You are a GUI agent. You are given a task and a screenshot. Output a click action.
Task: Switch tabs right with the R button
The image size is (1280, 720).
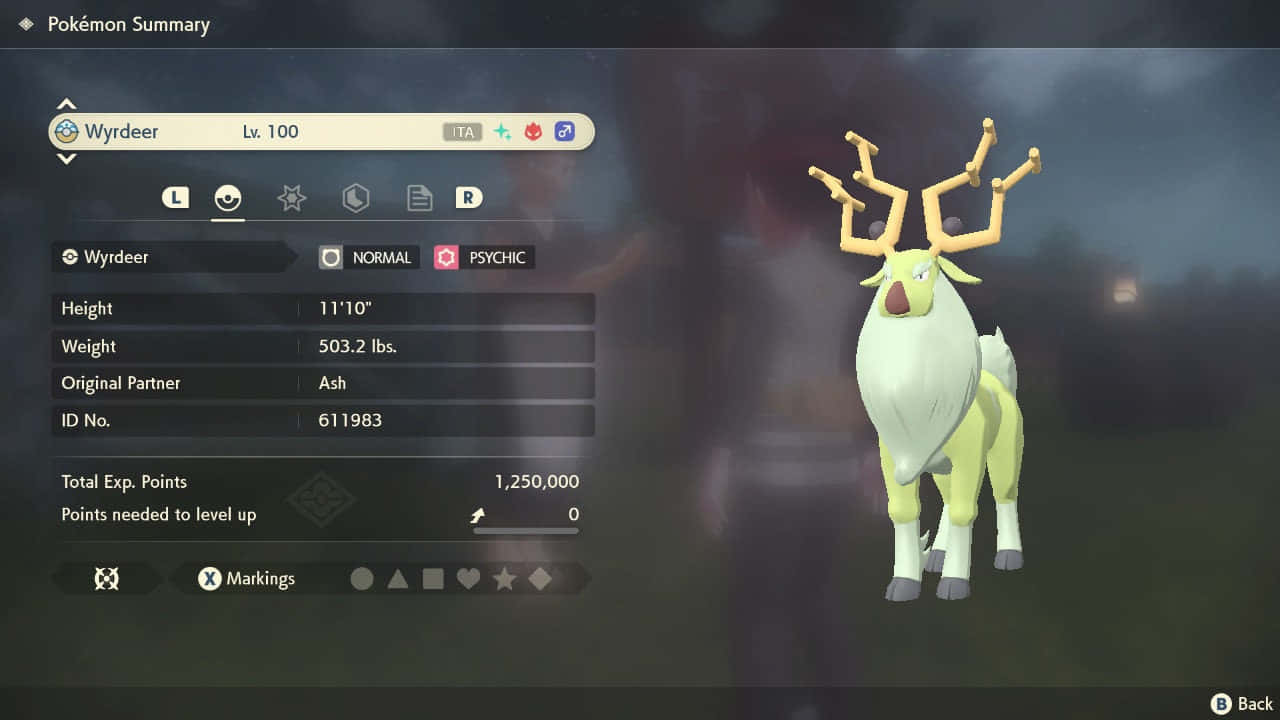point(468,197)
